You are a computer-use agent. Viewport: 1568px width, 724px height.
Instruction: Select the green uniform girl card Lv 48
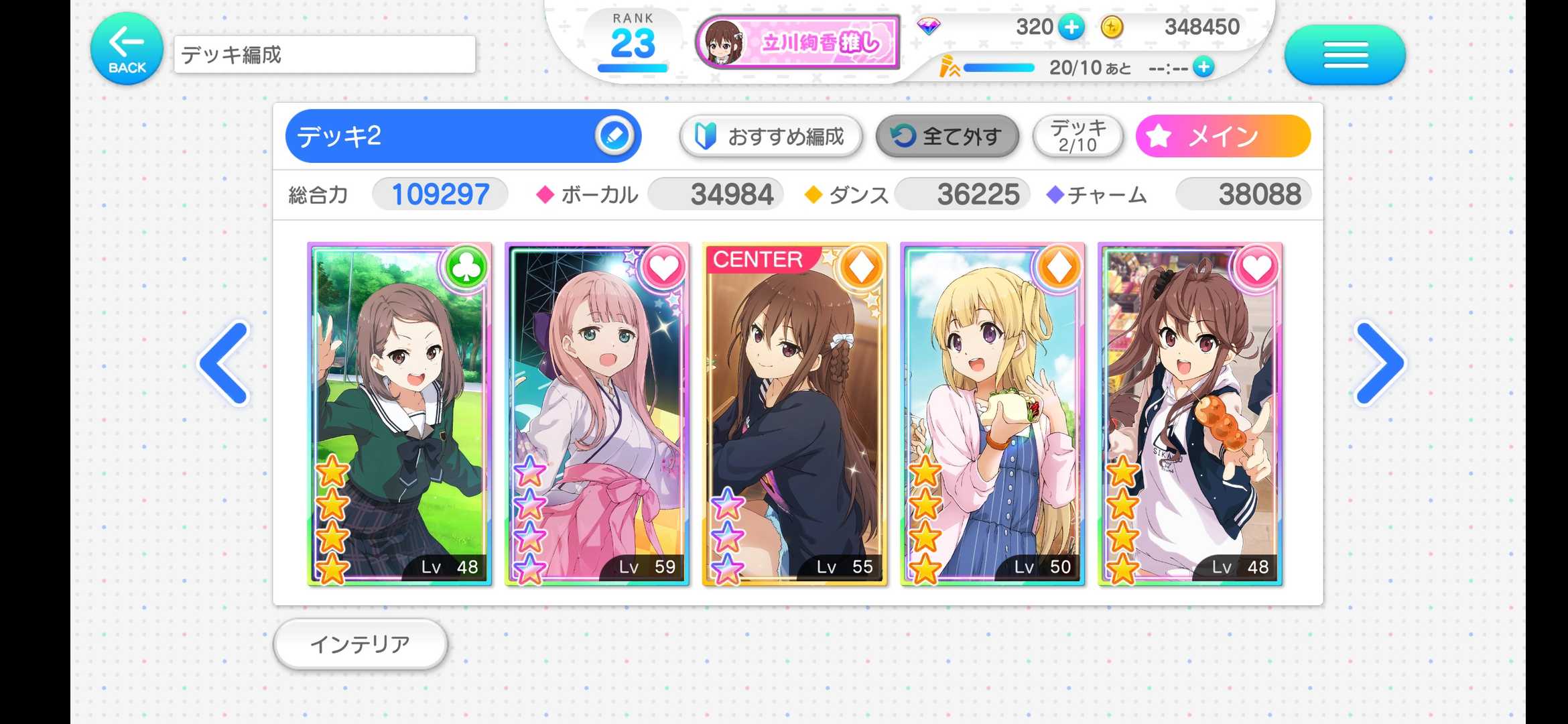399,414
